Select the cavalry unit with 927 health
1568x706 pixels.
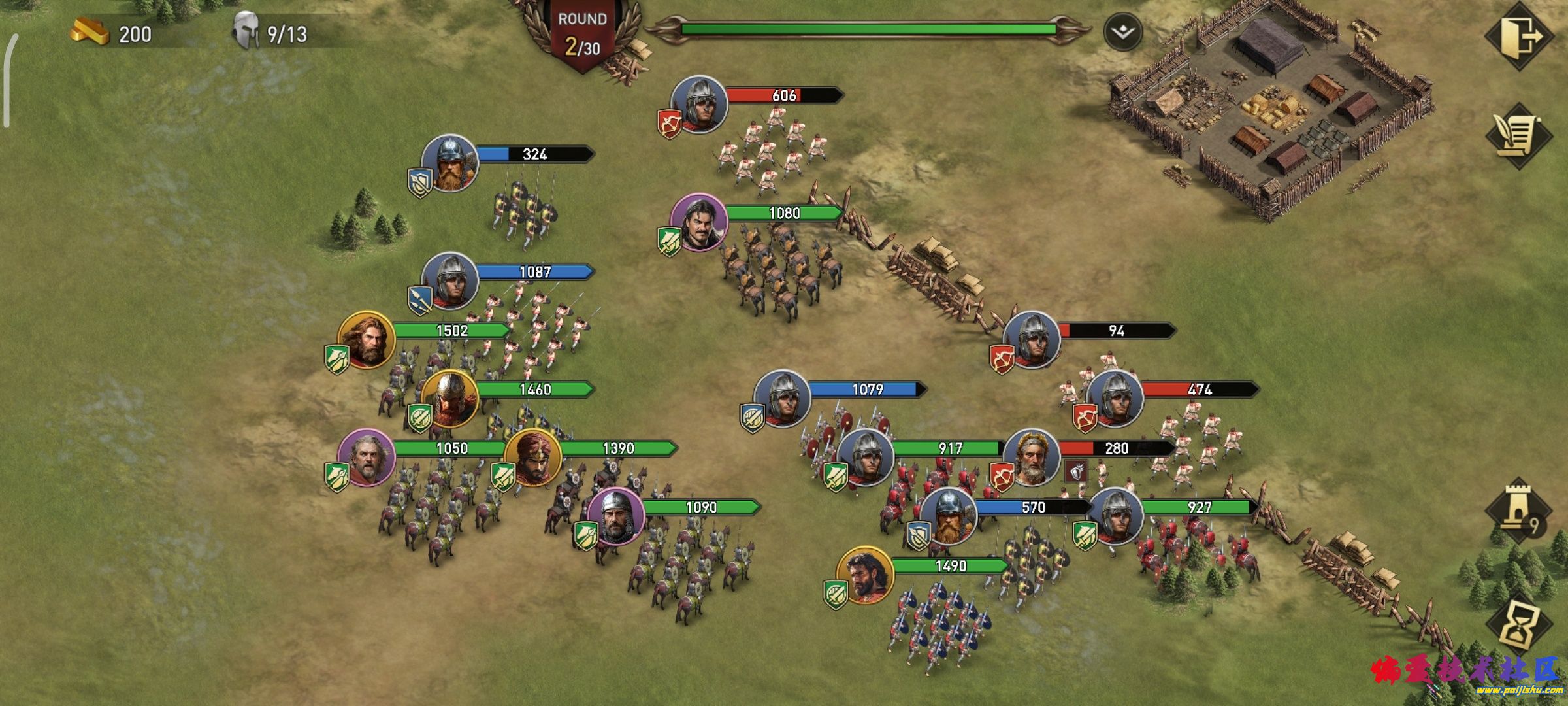point(1115,516)
